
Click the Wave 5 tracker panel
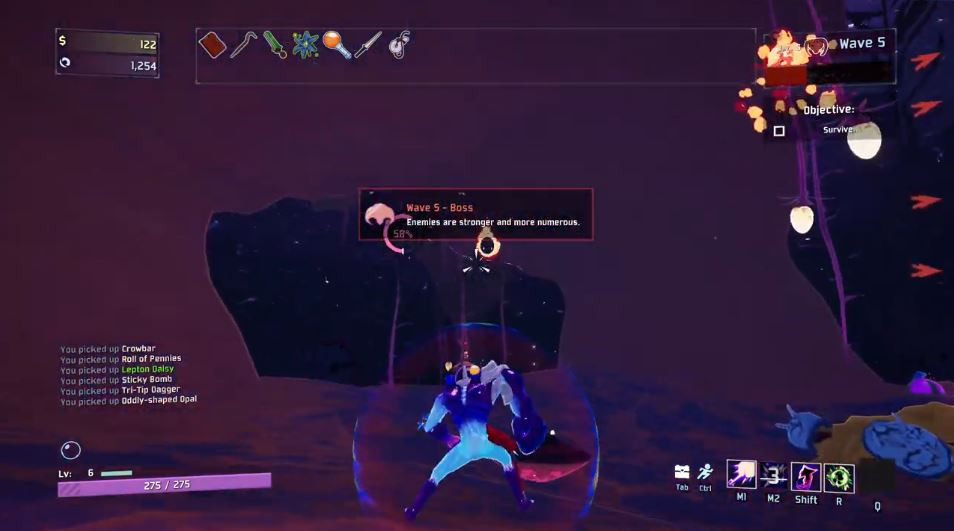click(830, 45)
